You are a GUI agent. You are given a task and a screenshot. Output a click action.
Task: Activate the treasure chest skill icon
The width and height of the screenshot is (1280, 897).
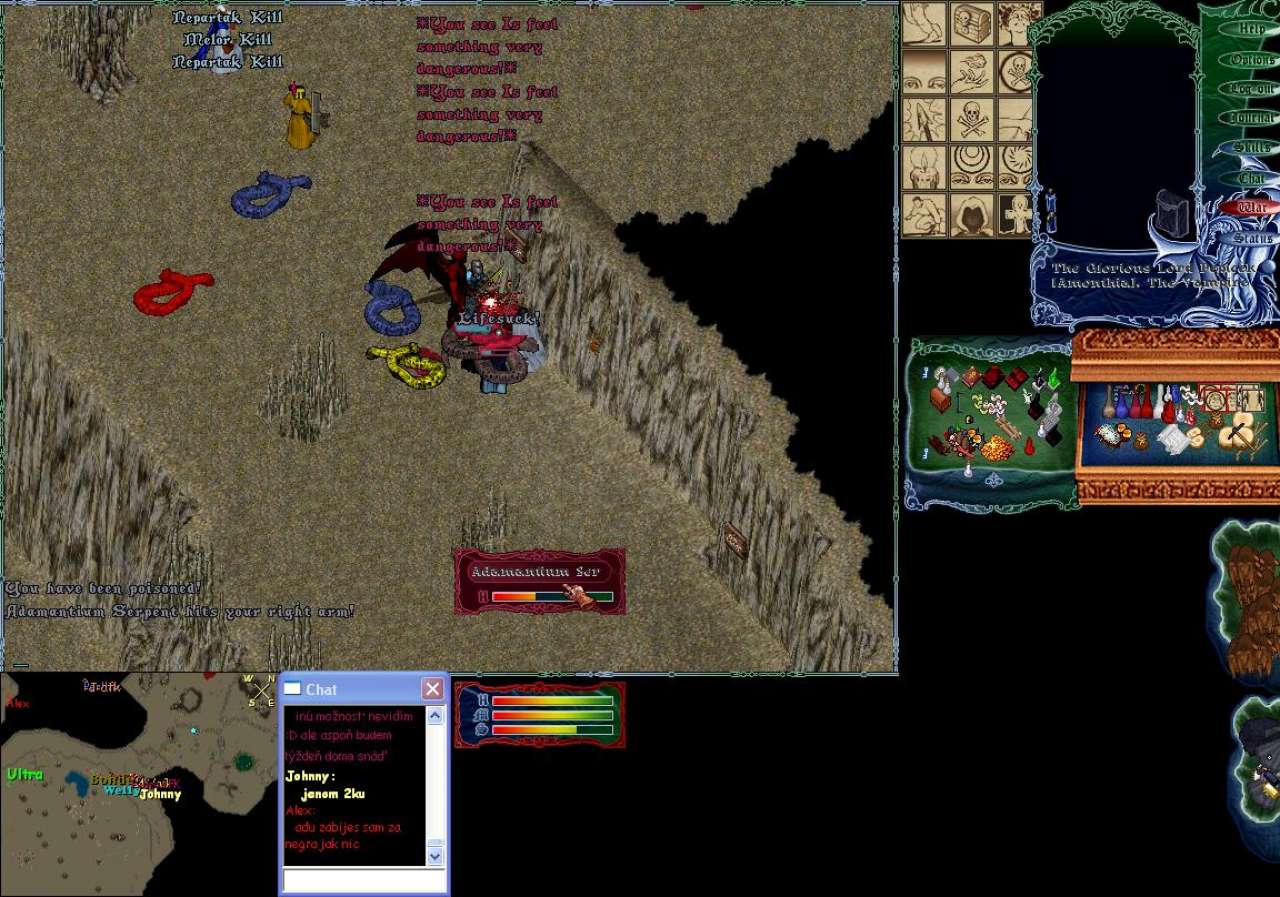click(971, 24)
